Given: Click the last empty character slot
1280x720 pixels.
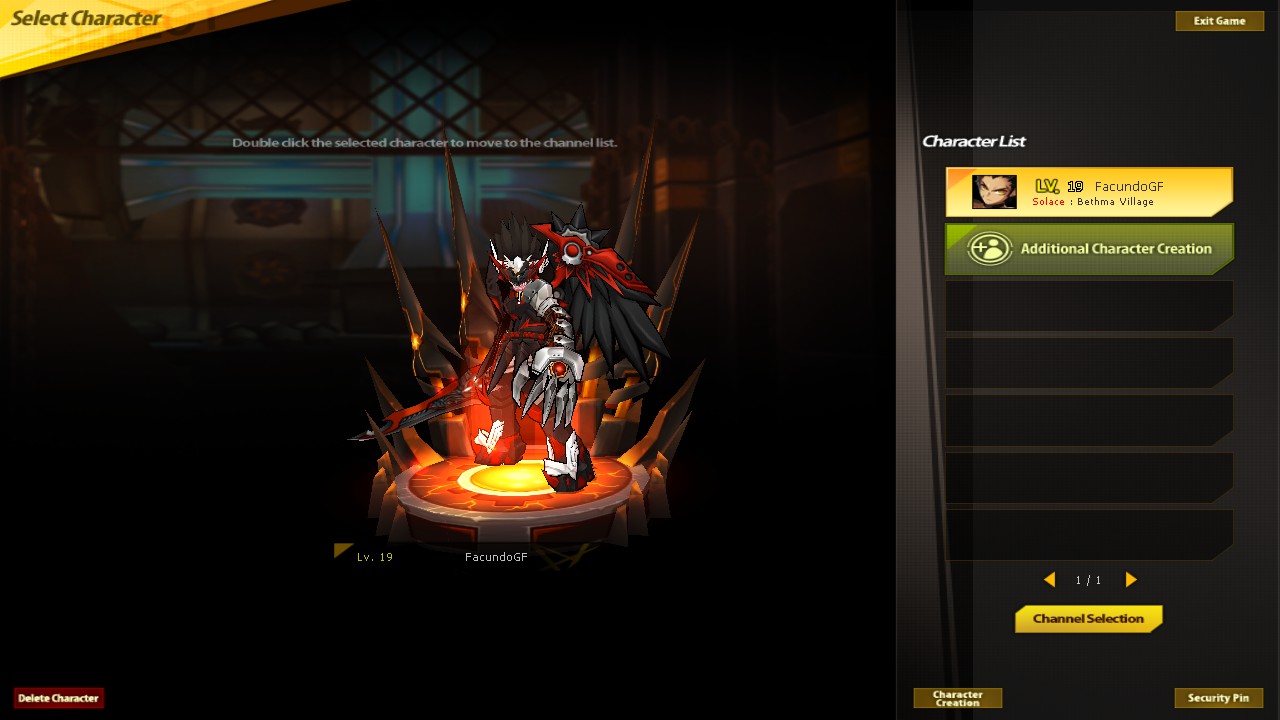Looking at the screenshot, I should coord(1088,535).
